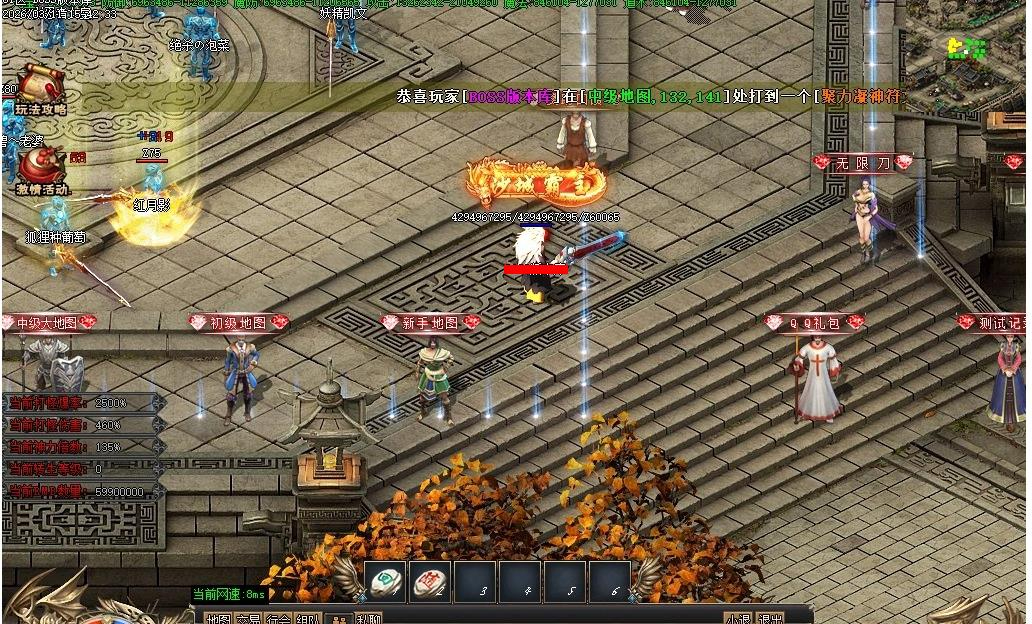Use the red rune stone in hotbar slot 2
The width and height of the screenshot is (1032, 624).
[x=430, y=582]
